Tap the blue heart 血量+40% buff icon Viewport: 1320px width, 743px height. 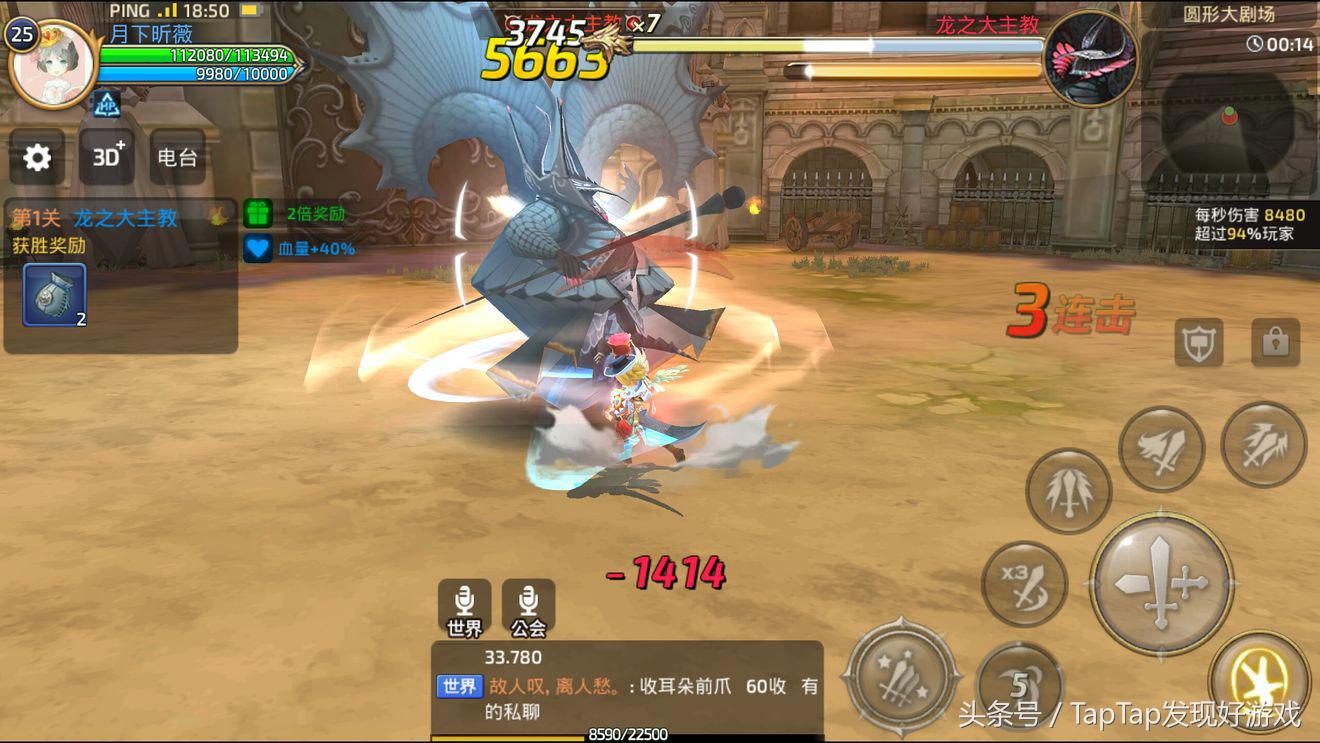click(x=258, y=248)
